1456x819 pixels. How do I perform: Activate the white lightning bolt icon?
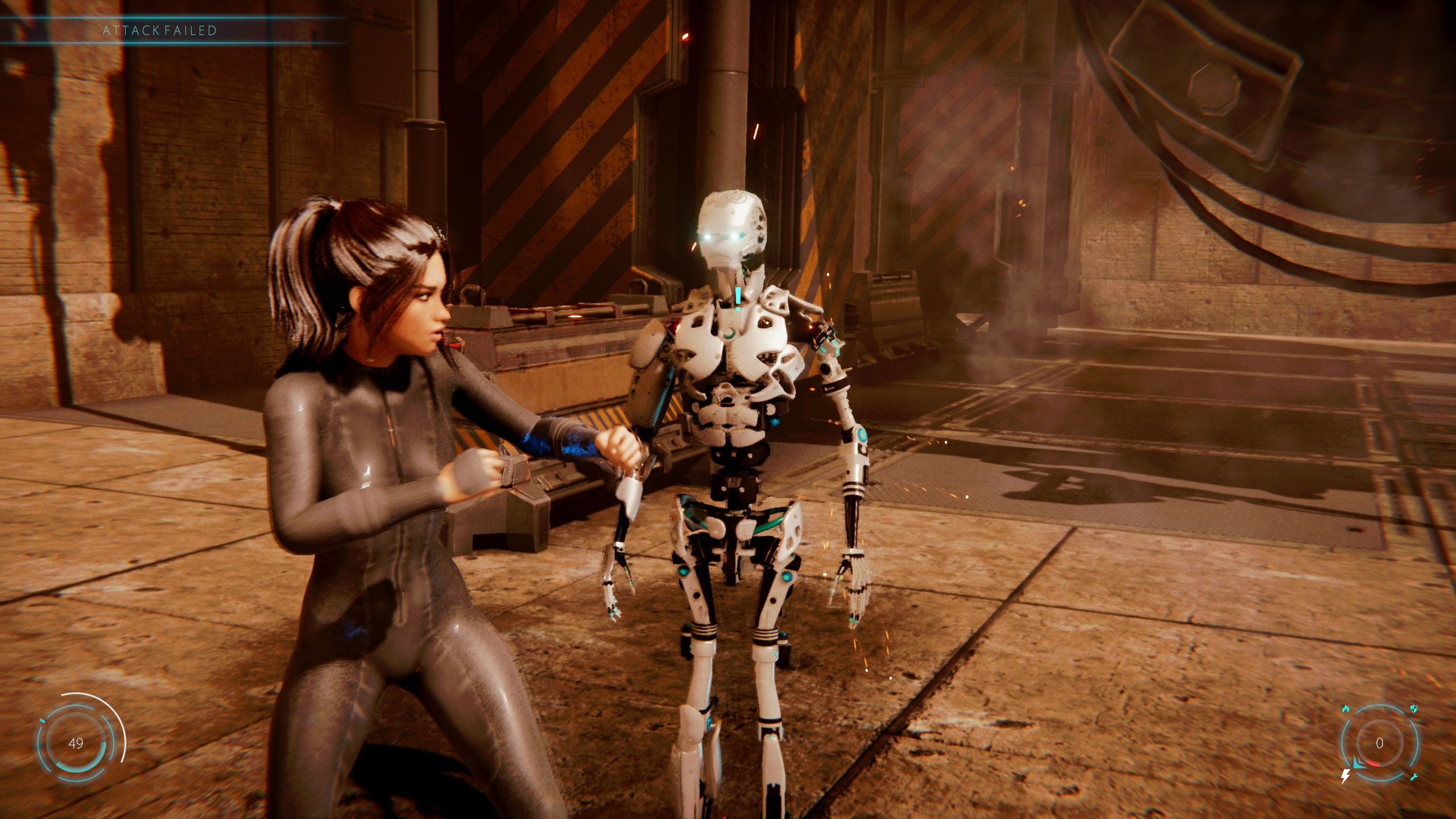pos(1346,776)
